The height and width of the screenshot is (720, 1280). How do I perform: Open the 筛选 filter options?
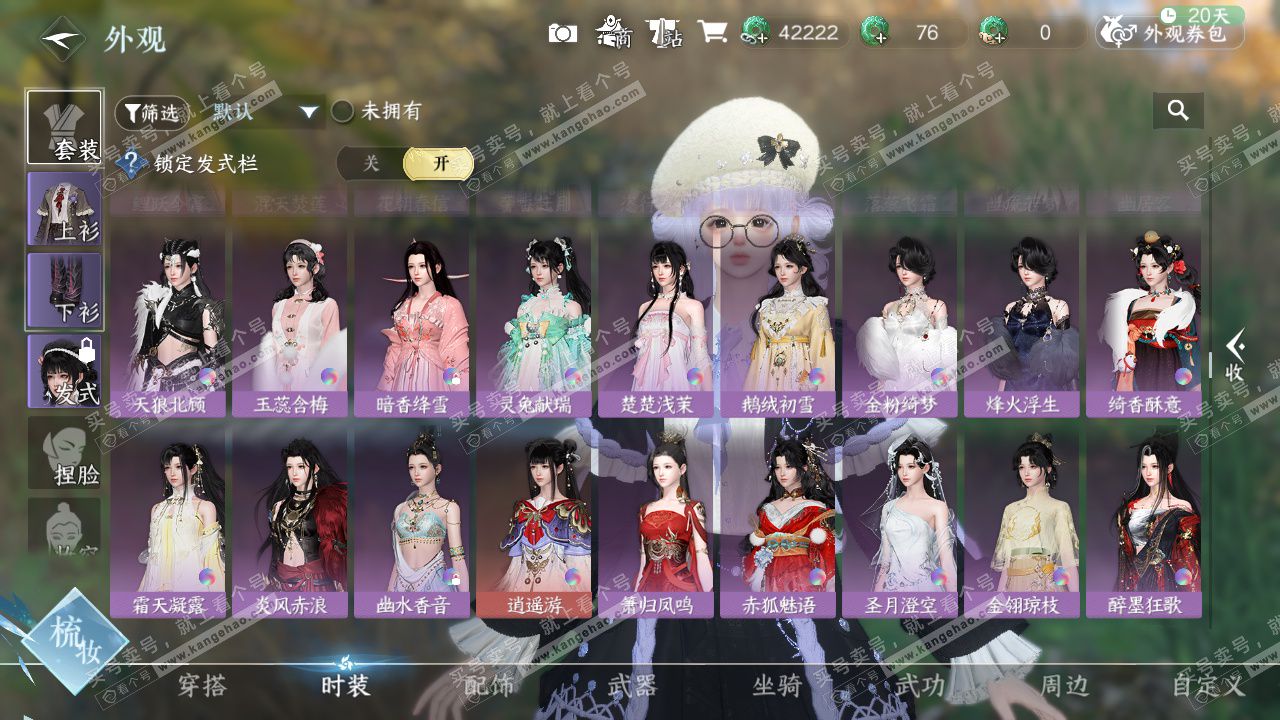click(x=151, y=112)
